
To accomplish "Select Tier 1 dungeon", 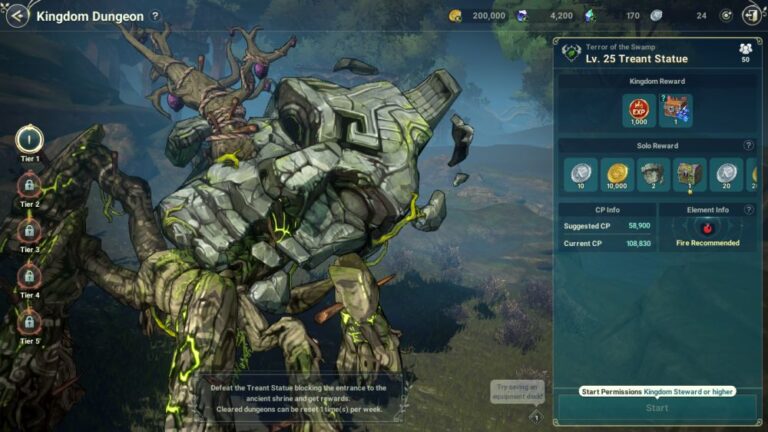I will pos(30,139).
